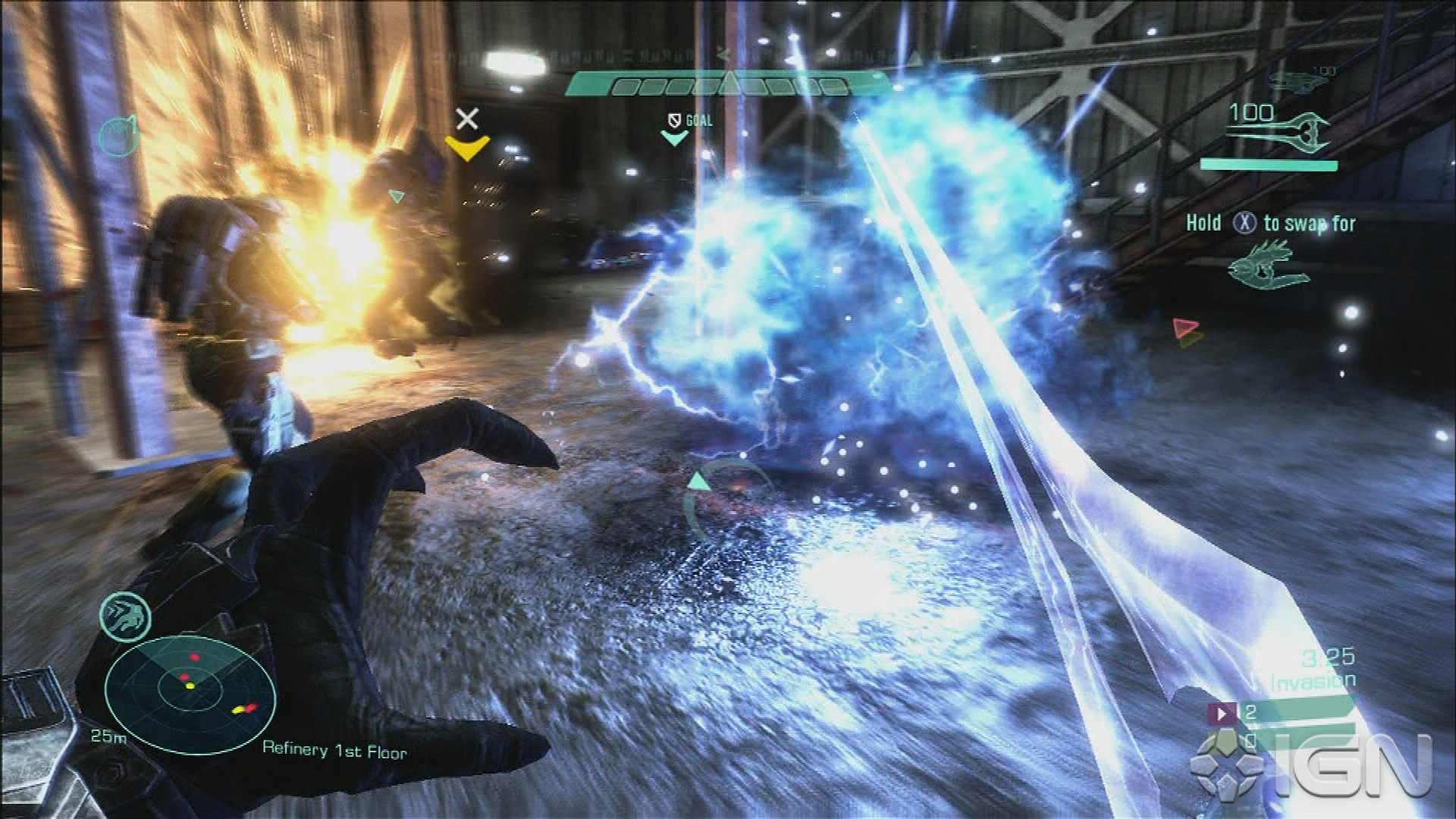Click the red team score flag icon
The height and width of the screenshot is (819, 1456).
point(1222,713)
